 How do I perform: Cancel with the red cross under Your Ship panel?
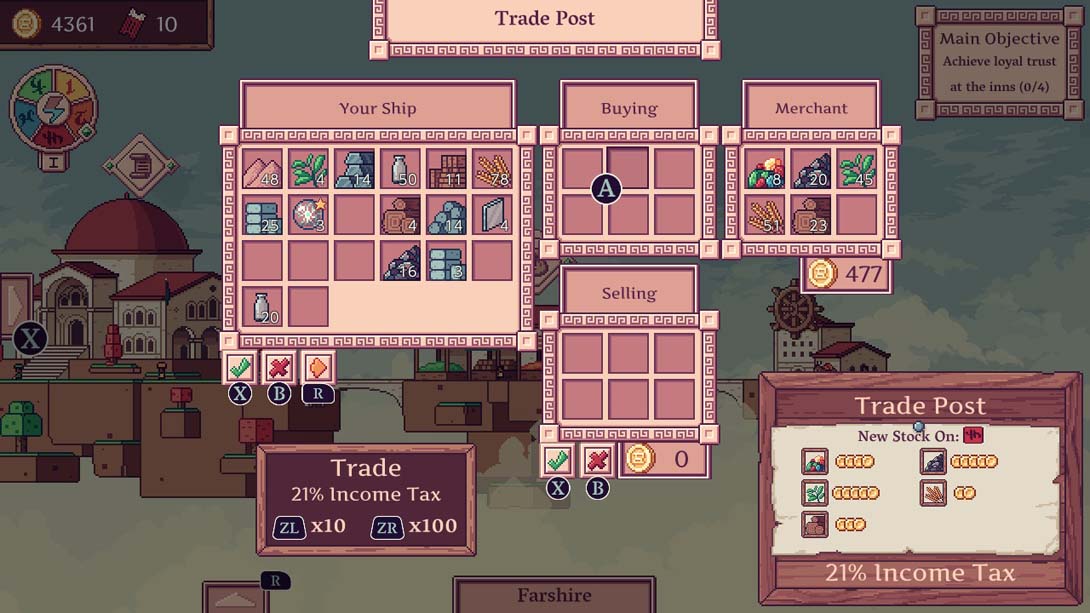tap(279, 367)
